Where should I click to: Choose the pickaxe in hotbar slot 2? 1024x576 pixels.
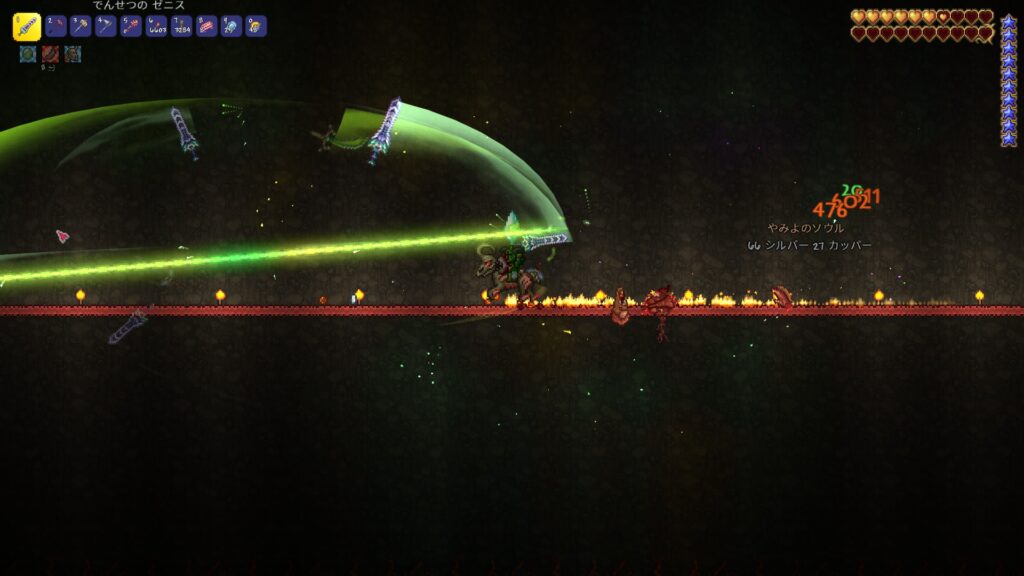pos(56,27)
